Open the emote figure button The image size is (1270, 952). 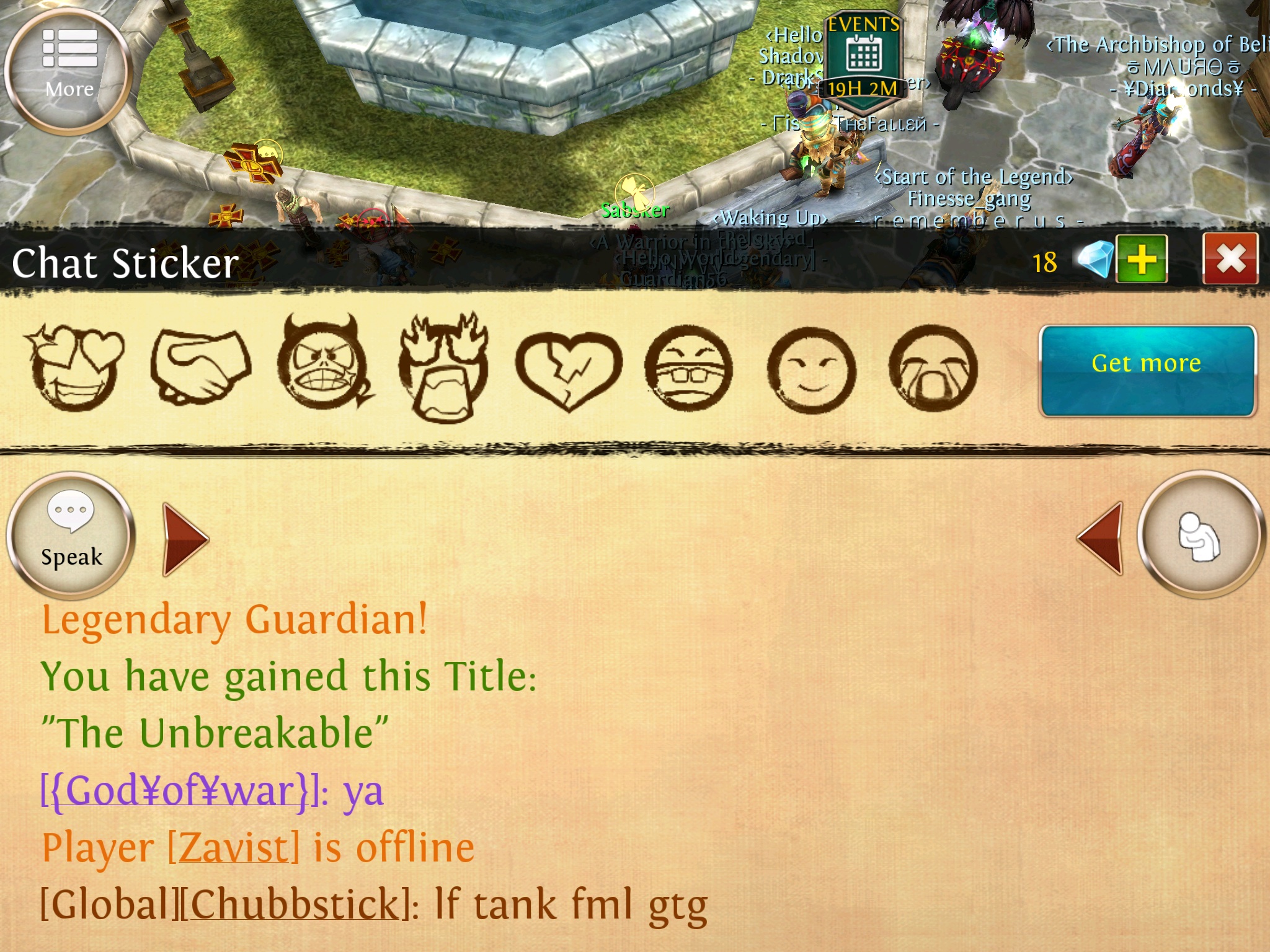(1199, 535)
